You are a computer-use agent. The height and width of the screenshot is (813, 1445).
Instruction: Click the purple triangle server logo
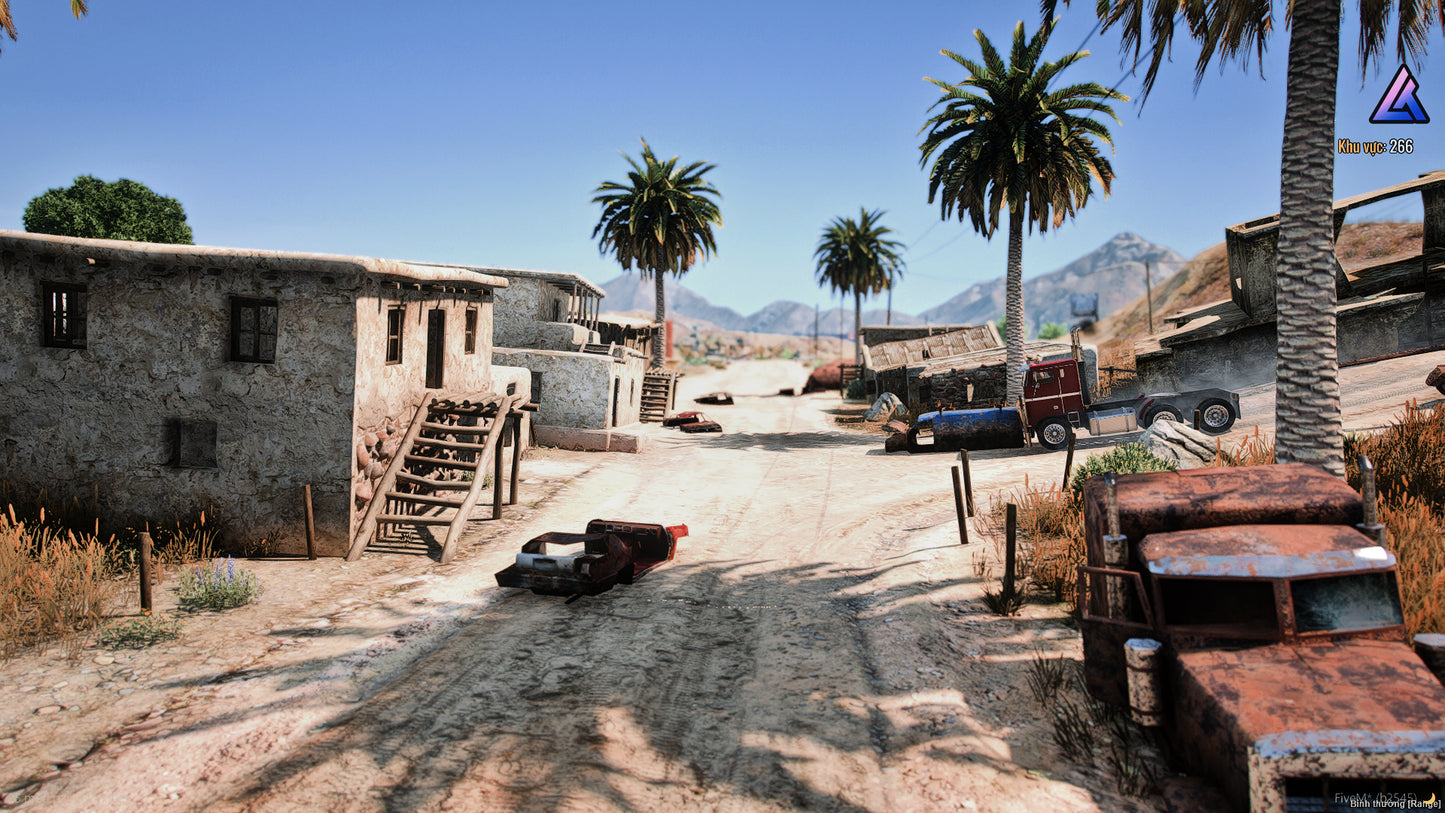click(x=1398, y=97)
